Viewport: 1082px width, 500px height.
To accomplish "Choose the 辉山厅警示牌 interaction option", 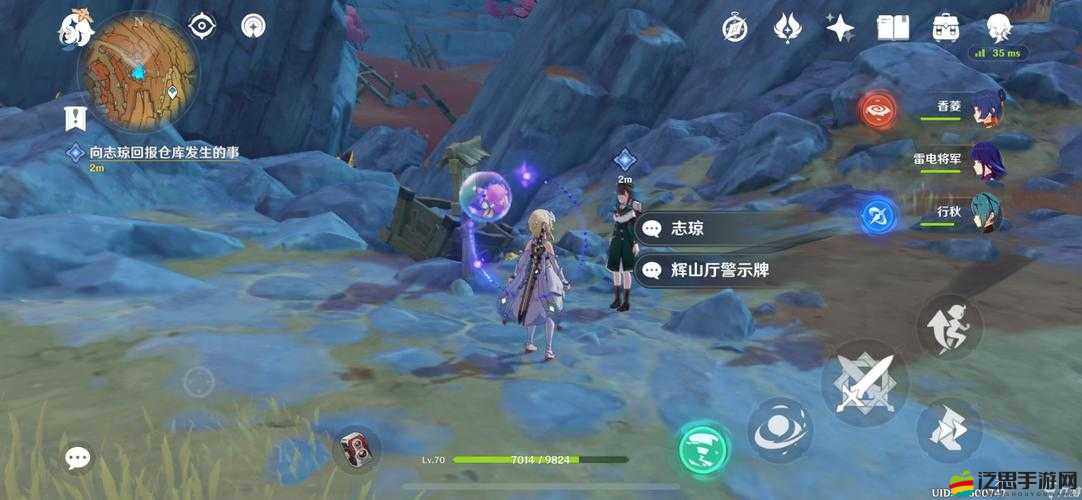I will [718, 269].
